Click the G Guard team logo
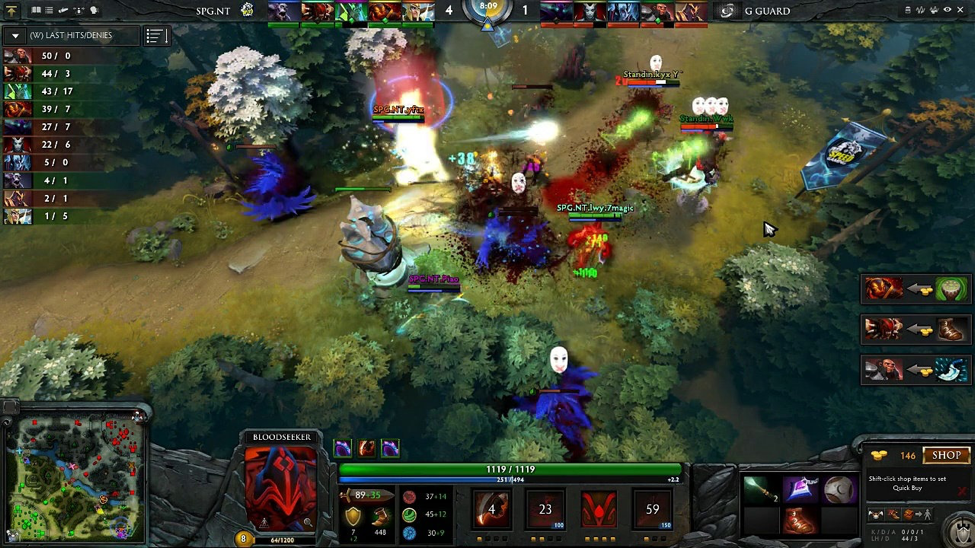Viewport: 975px width, 548px height. (727, 11)
